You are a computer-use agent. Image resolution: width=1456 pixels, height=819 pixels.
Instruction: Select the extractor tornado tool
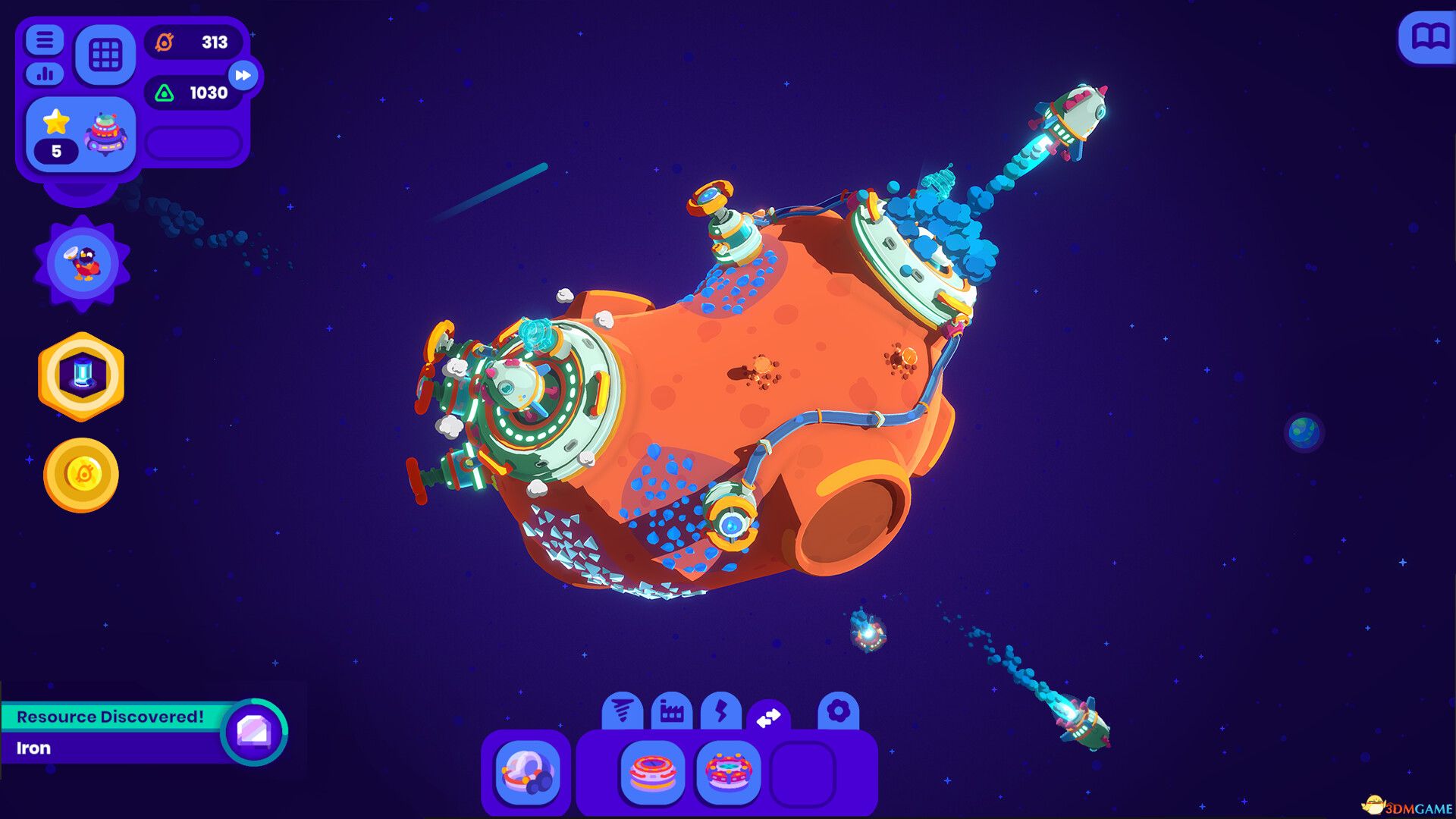(x=622, y=711)
